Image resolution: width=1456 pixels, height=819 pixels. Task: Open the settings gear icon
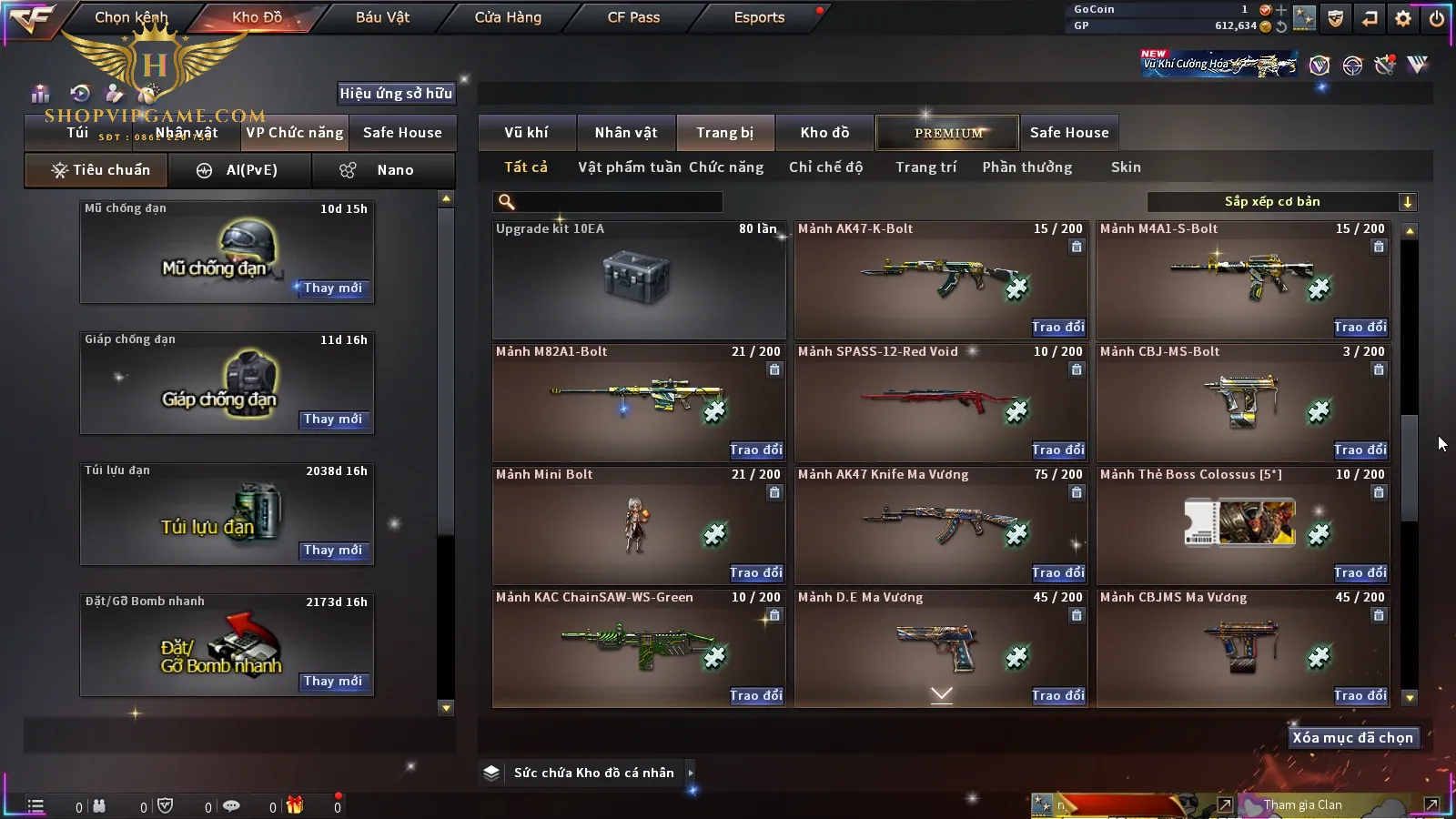(x=1403, y=18)
